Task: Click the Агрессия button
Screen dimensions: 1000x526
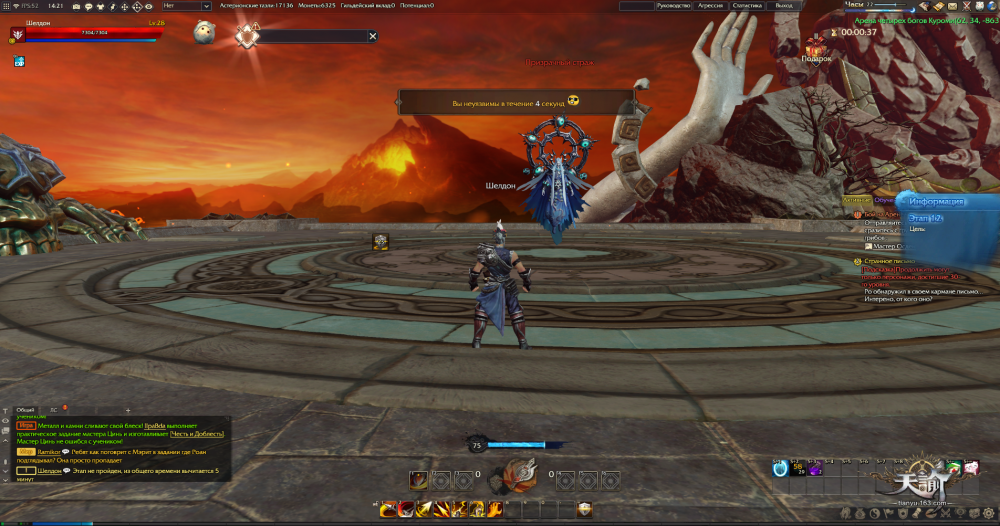Action: pyautogui.click(x=710, y=6)
